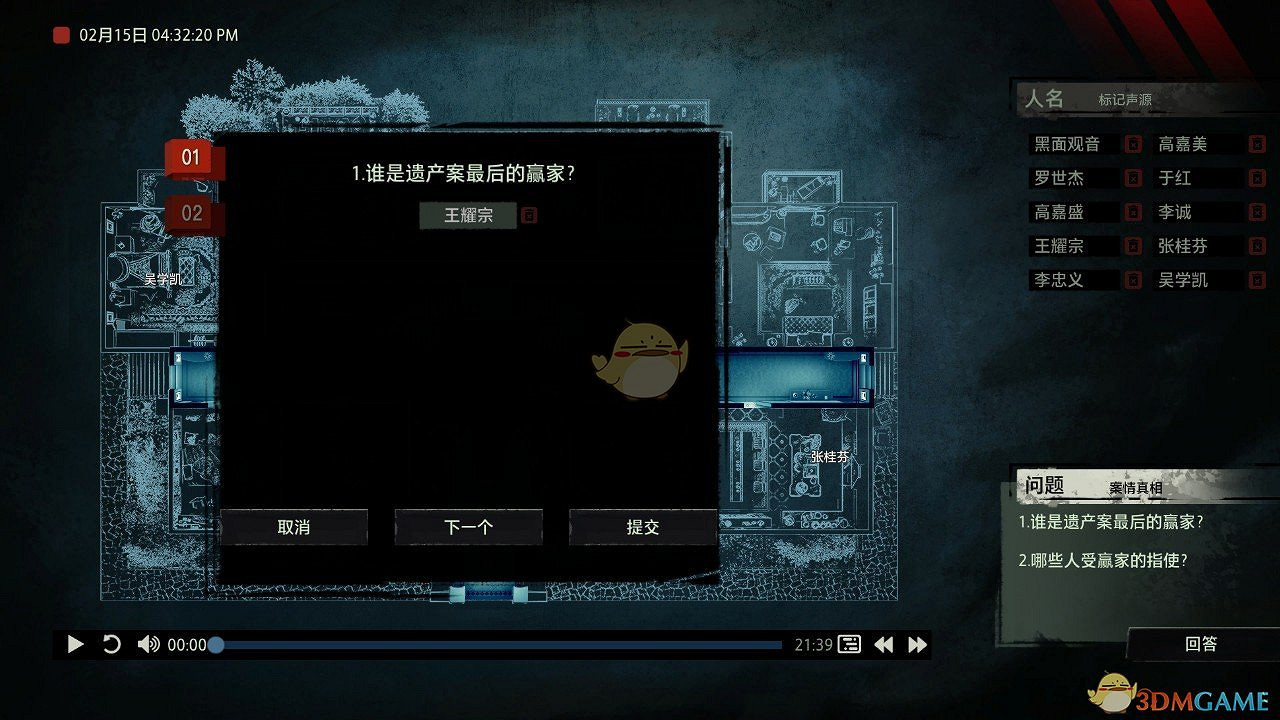
Task: Mark the sound source for 王耀宗
Action: point(1132,246)
